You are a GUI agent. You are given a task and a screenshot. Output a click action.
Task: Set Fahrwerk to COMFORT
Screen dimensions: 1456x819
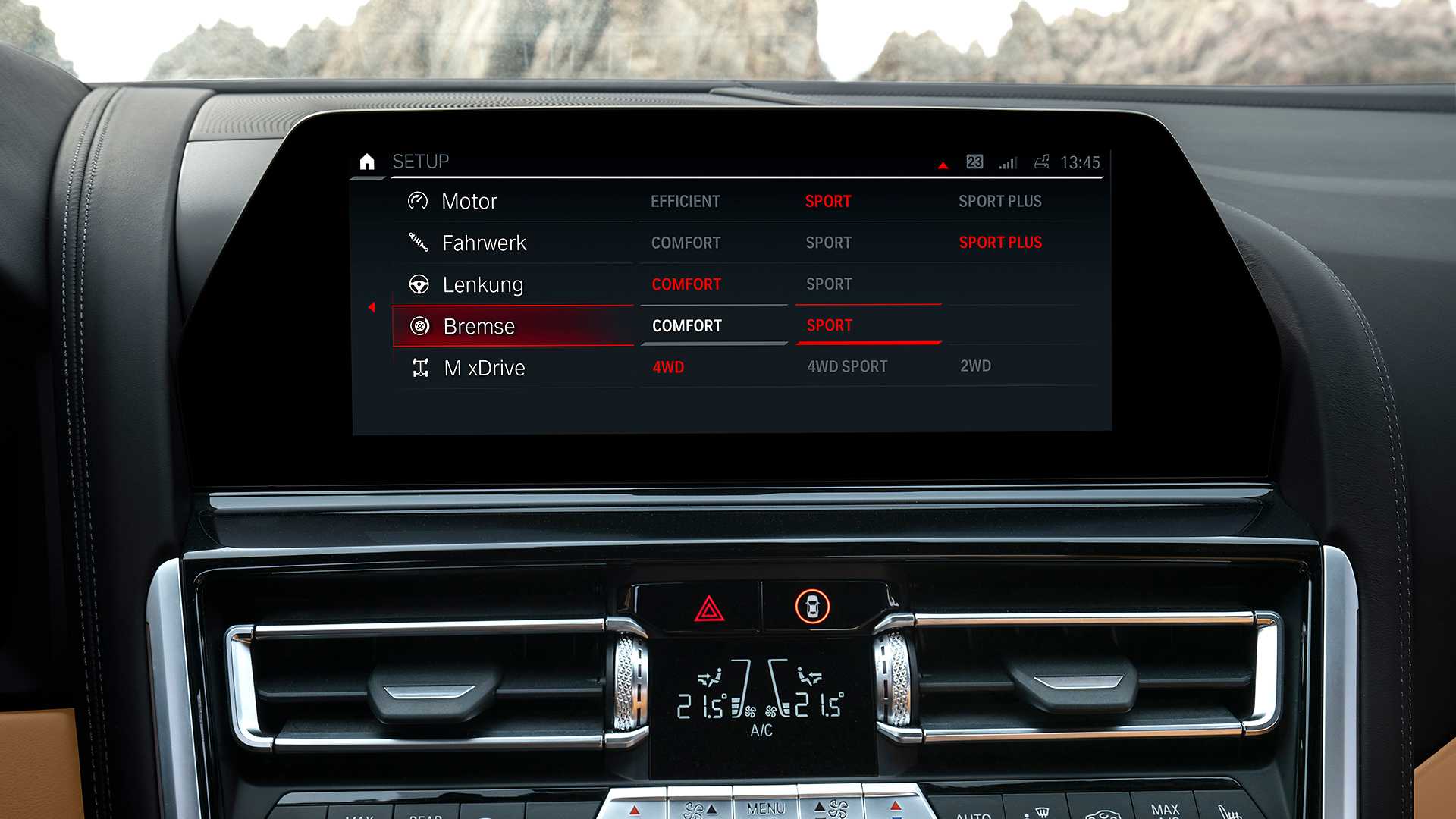point(686,243)
